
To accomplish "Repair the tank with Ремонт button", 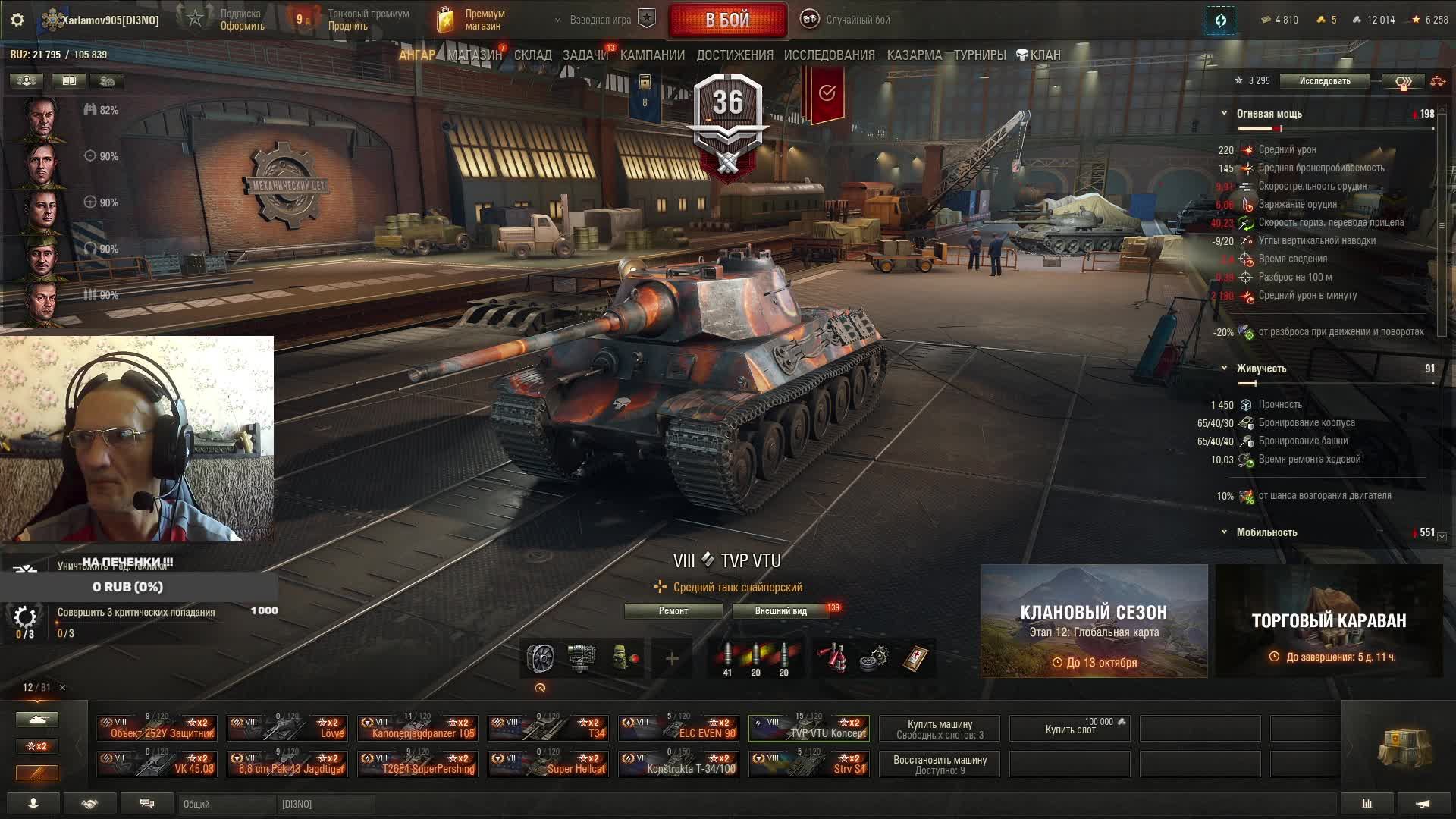I will [x=673, y=611].
